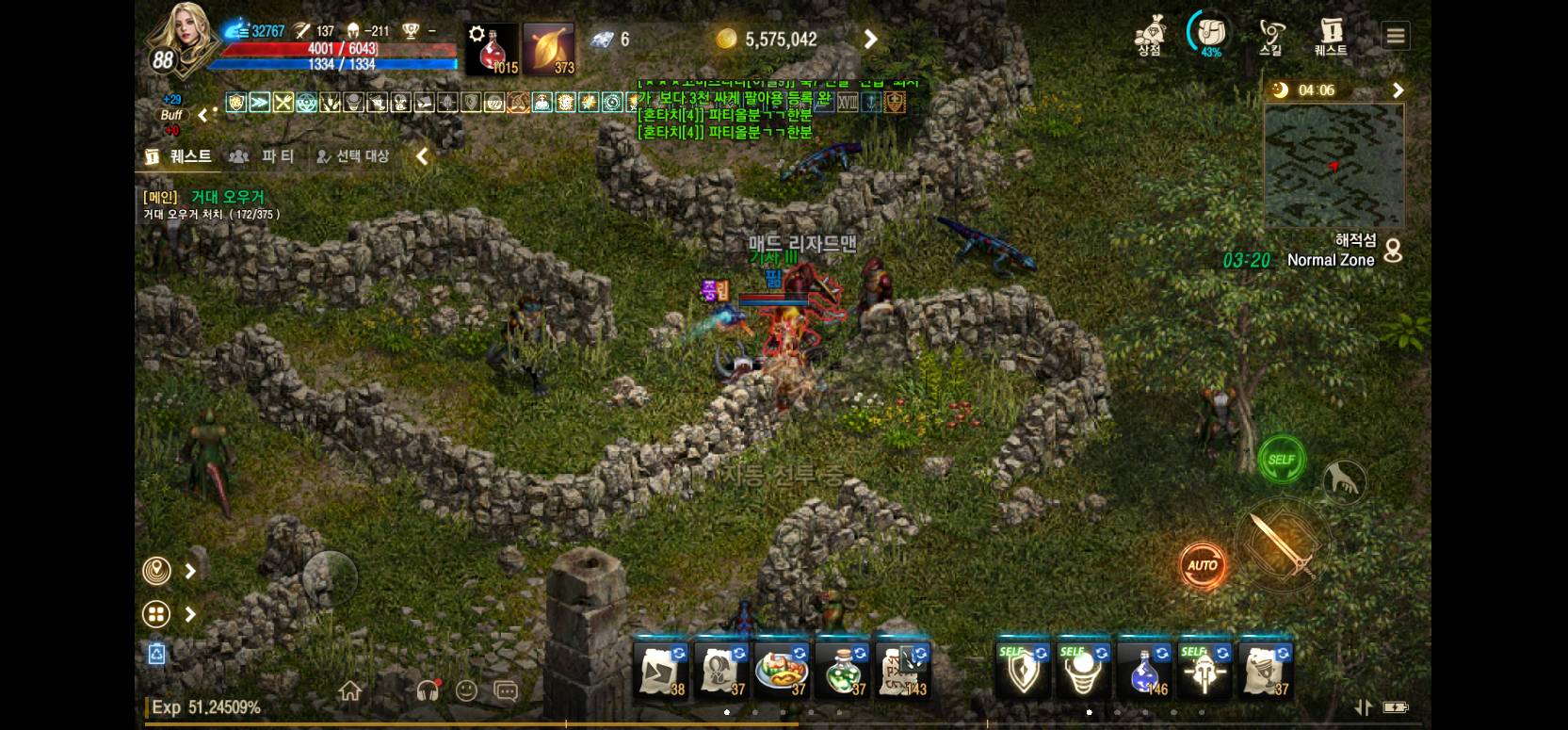Open the minimap
1568x730 pixels.
coord(1334,166)
